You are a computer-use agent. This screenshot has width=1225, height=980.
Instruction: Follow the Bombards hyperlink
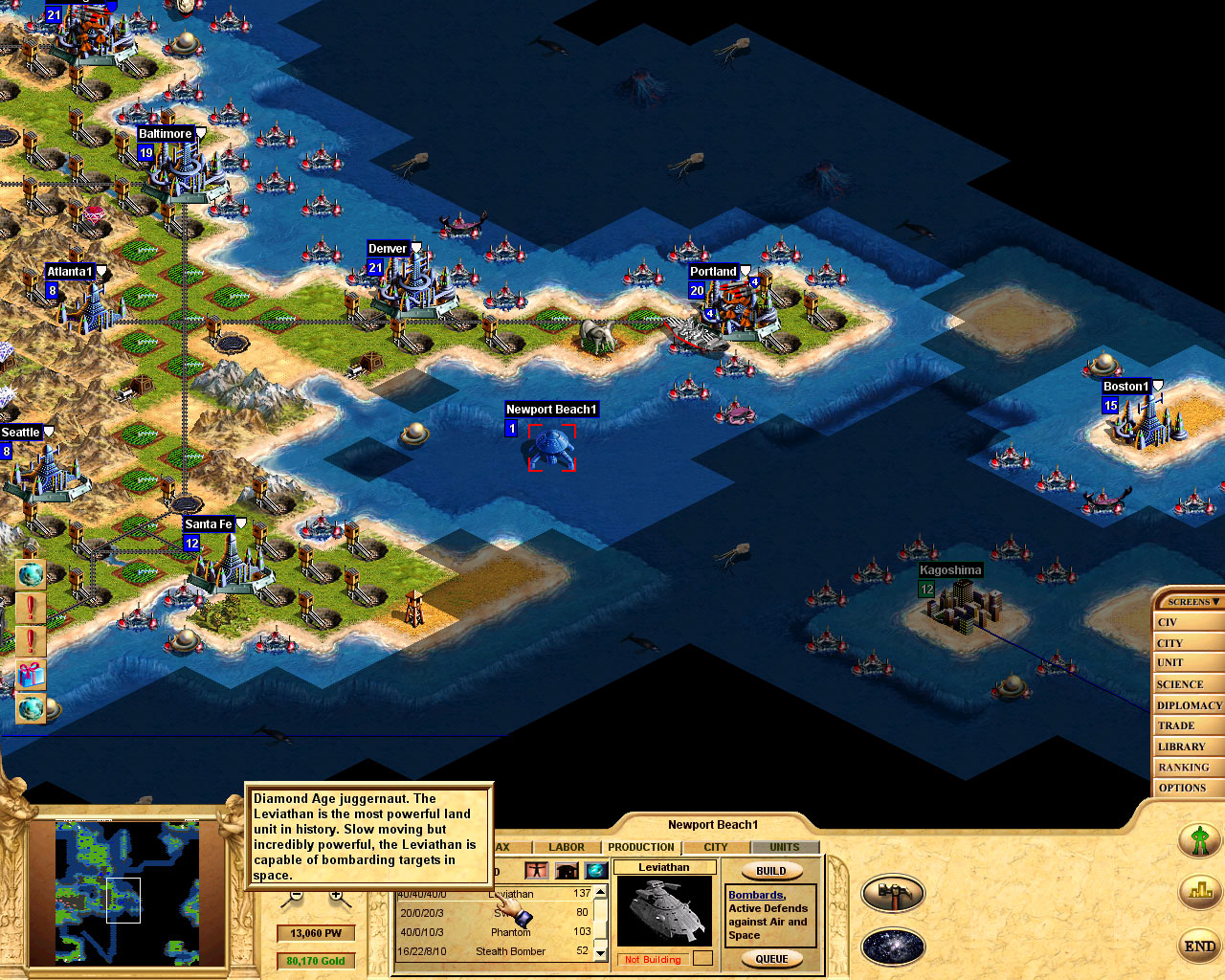pos(756,895)
